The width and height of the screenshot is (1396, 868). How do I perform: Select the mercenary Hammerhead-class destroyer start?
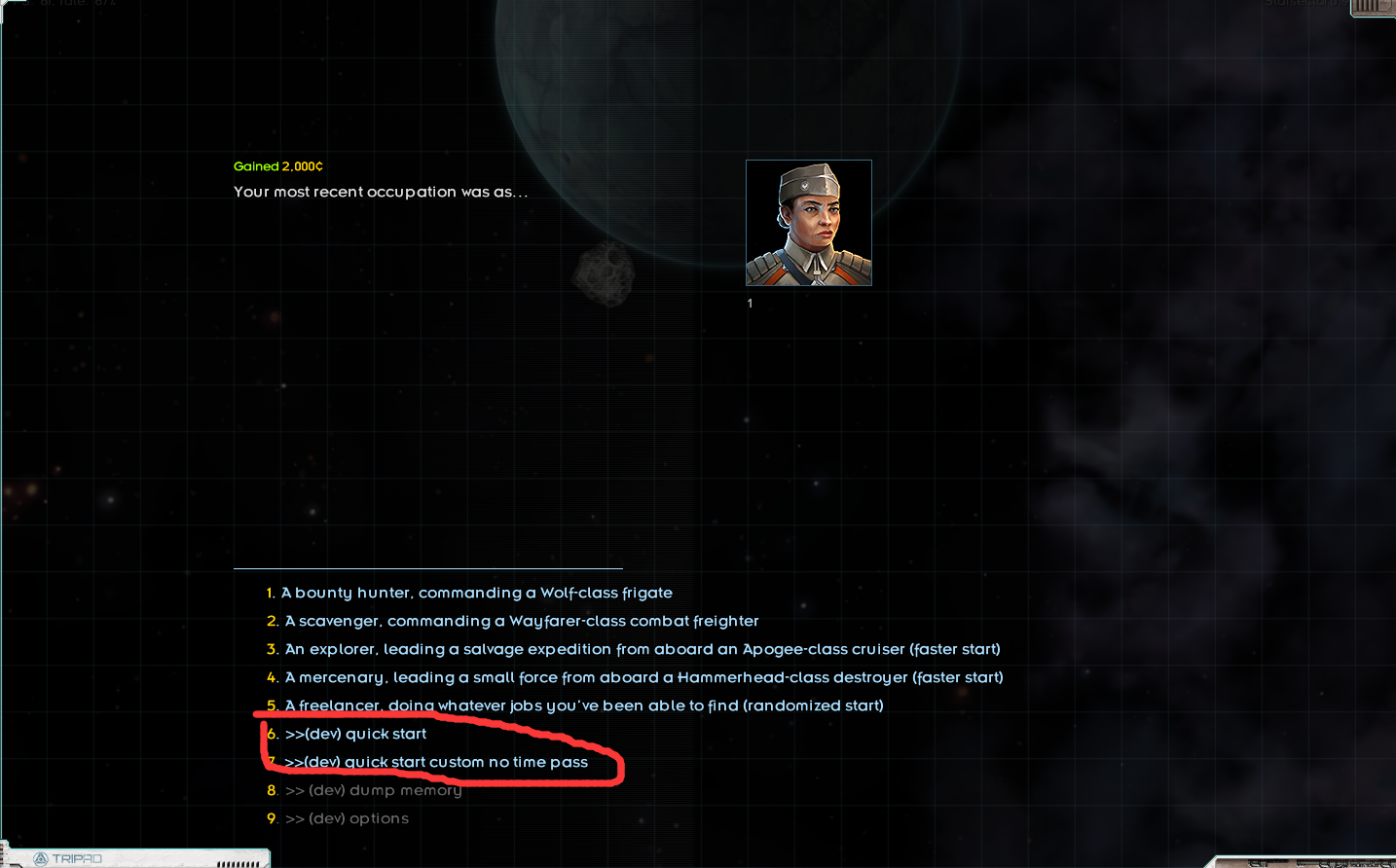(645, 677)
